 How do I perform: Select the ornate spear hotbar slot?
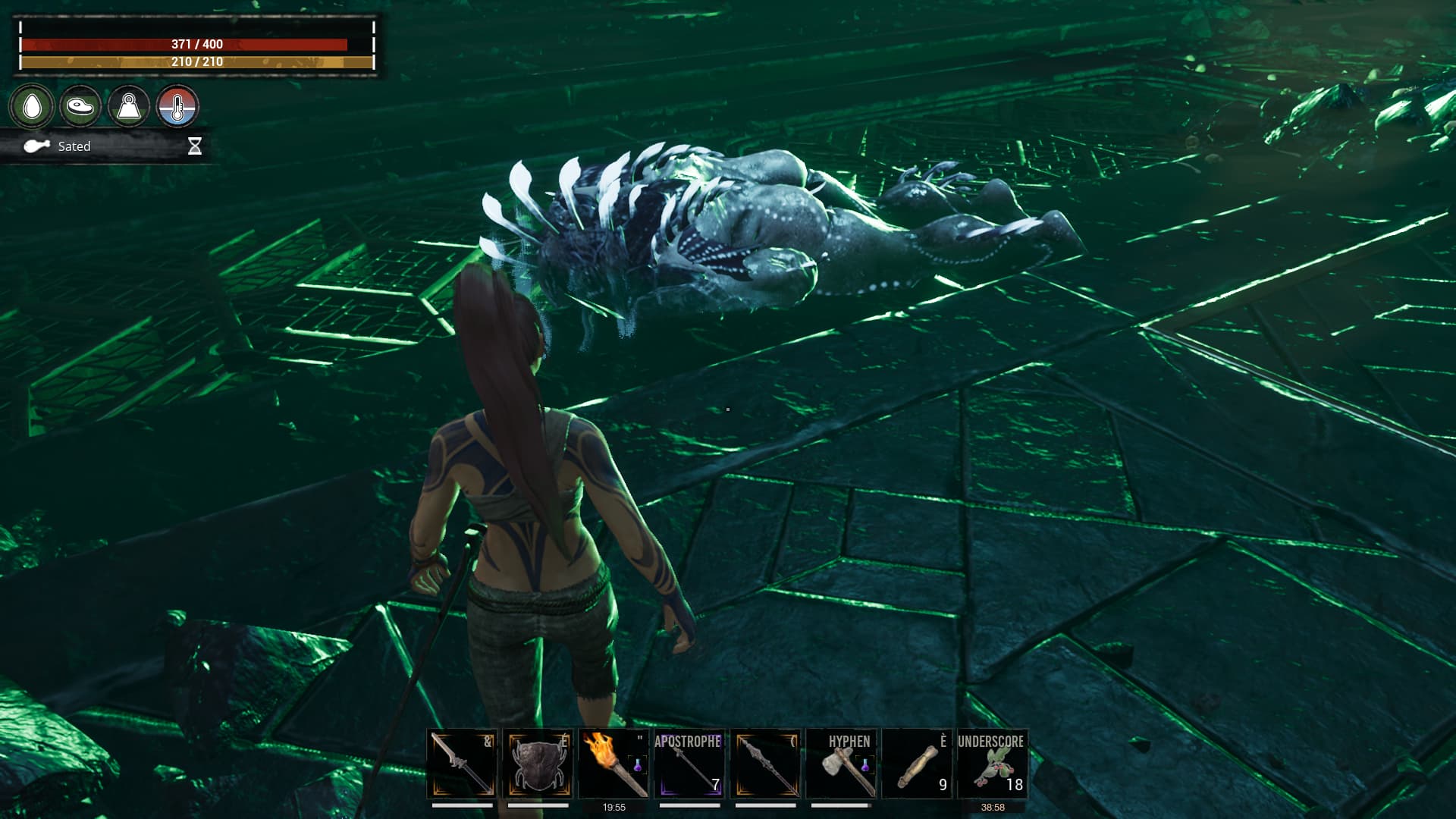[x=765, y=764]
